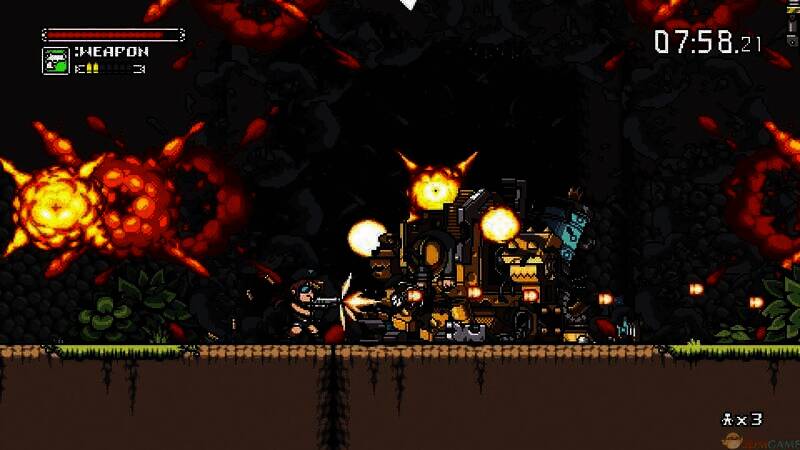Select the green weapon icon
This screenshot has width=800, height=450.
[x=55, y=60]
